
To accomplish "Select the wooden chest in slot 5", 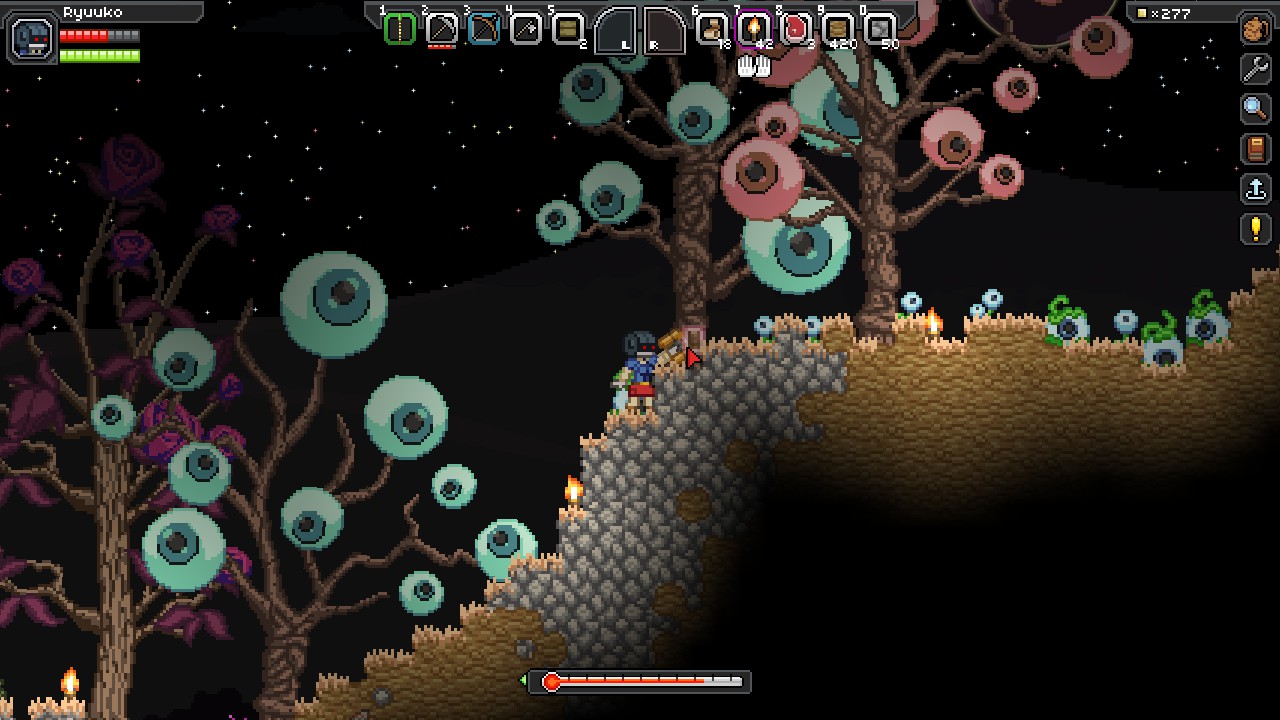I will point(567,29).
